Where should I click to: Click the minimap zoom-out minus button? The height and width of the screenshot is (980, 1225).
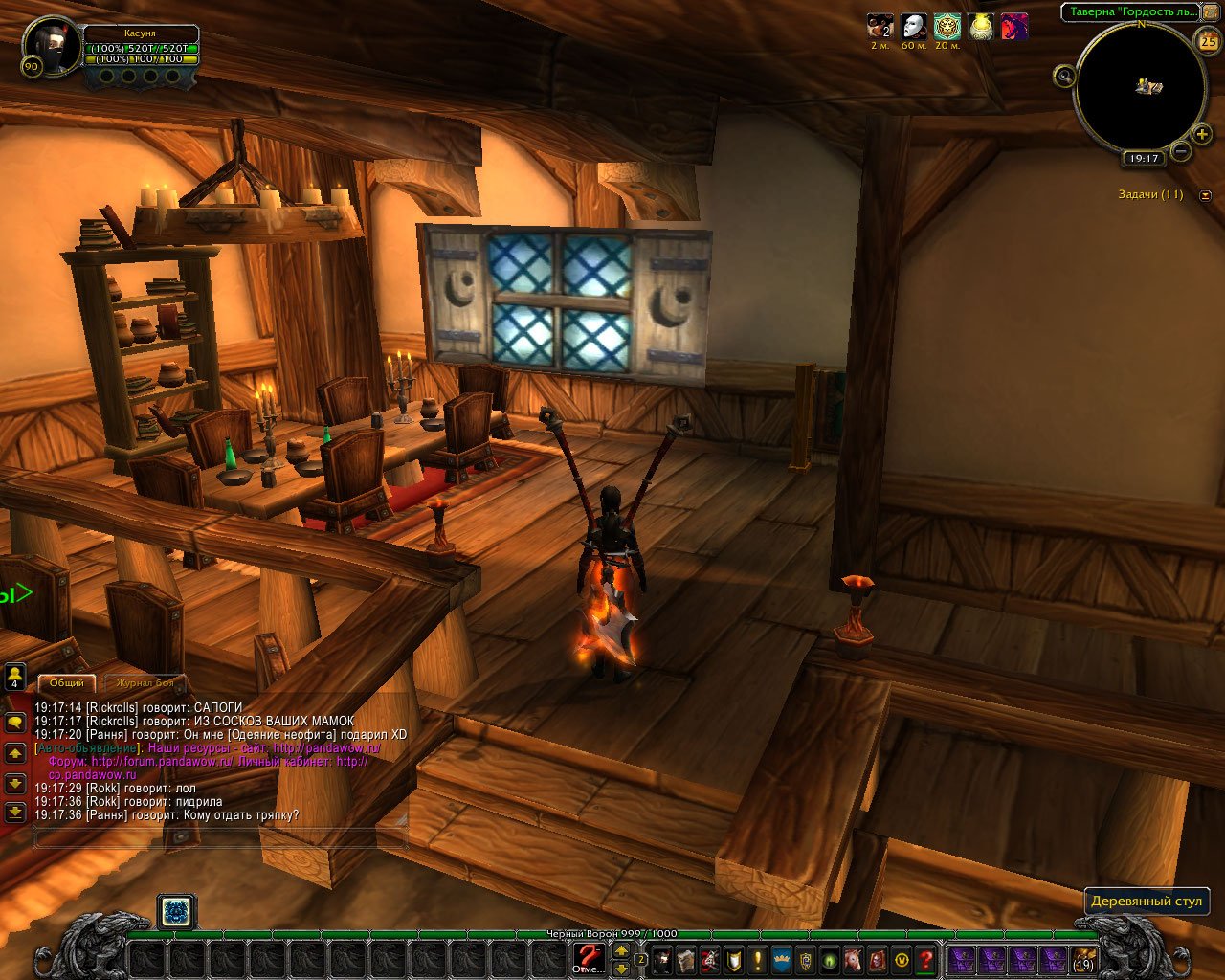1182,151
